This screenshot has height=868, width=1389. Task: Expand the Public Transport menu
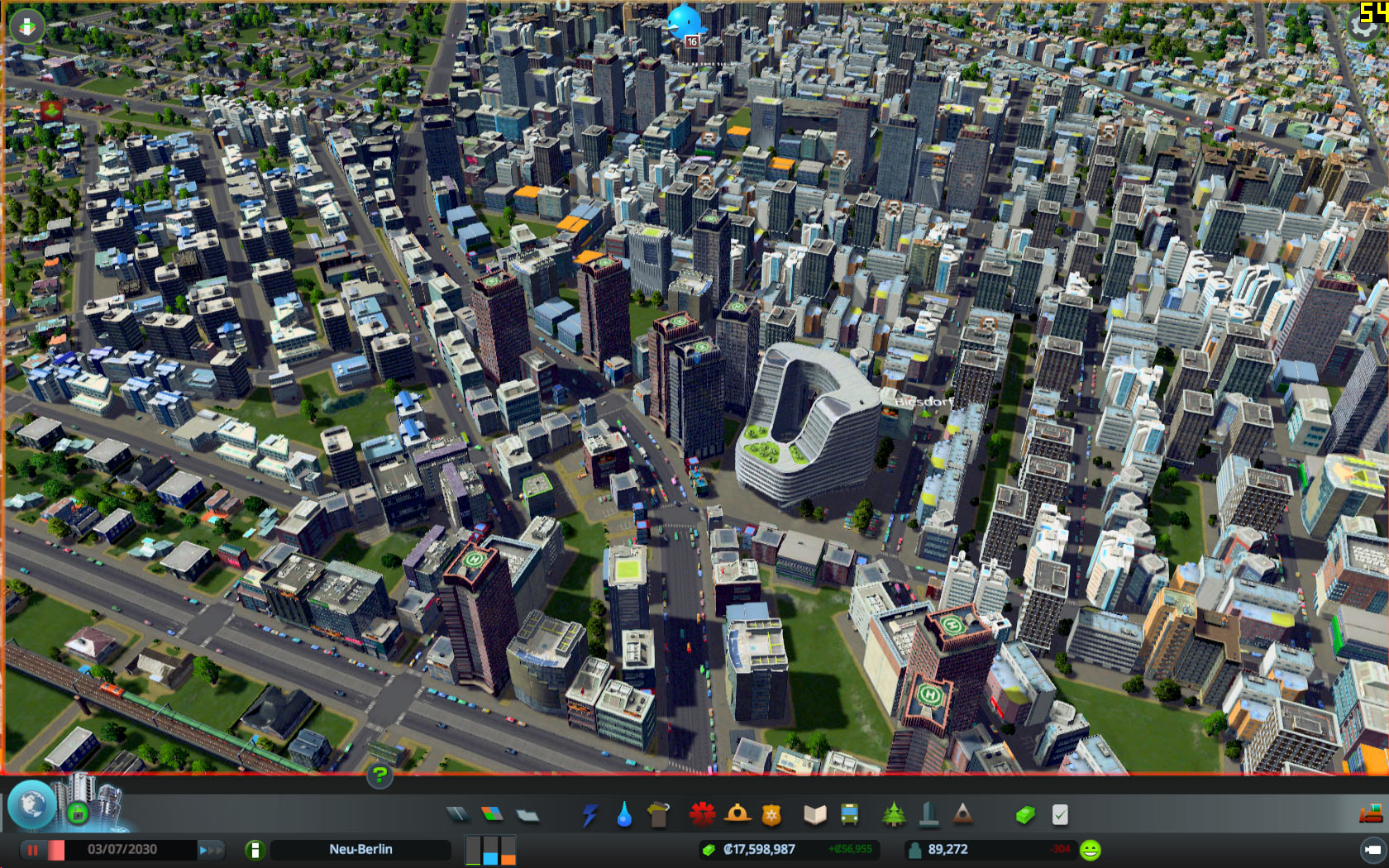[848, 813]
